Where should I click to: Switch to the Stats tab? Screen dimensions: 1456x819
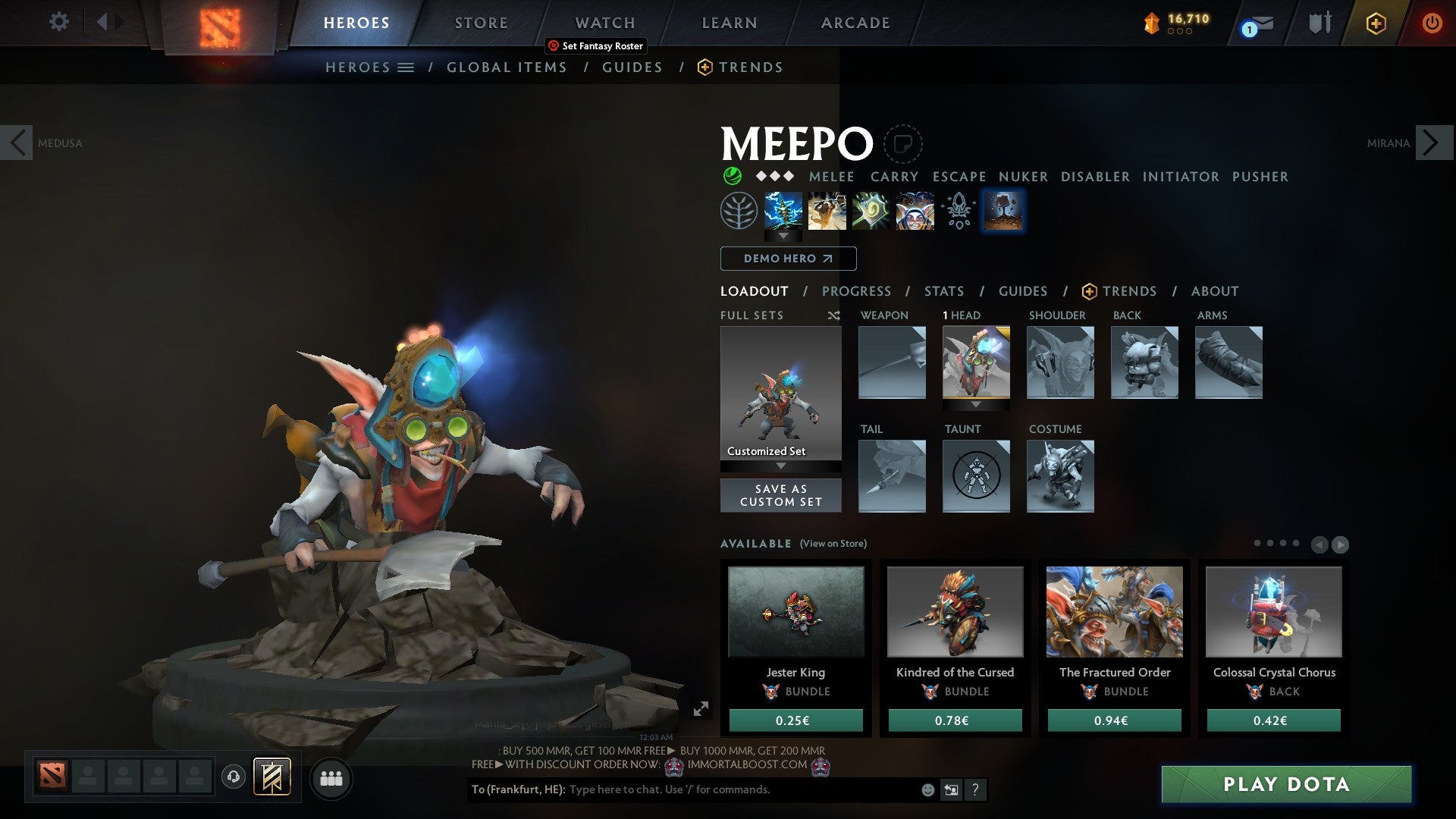943,290
